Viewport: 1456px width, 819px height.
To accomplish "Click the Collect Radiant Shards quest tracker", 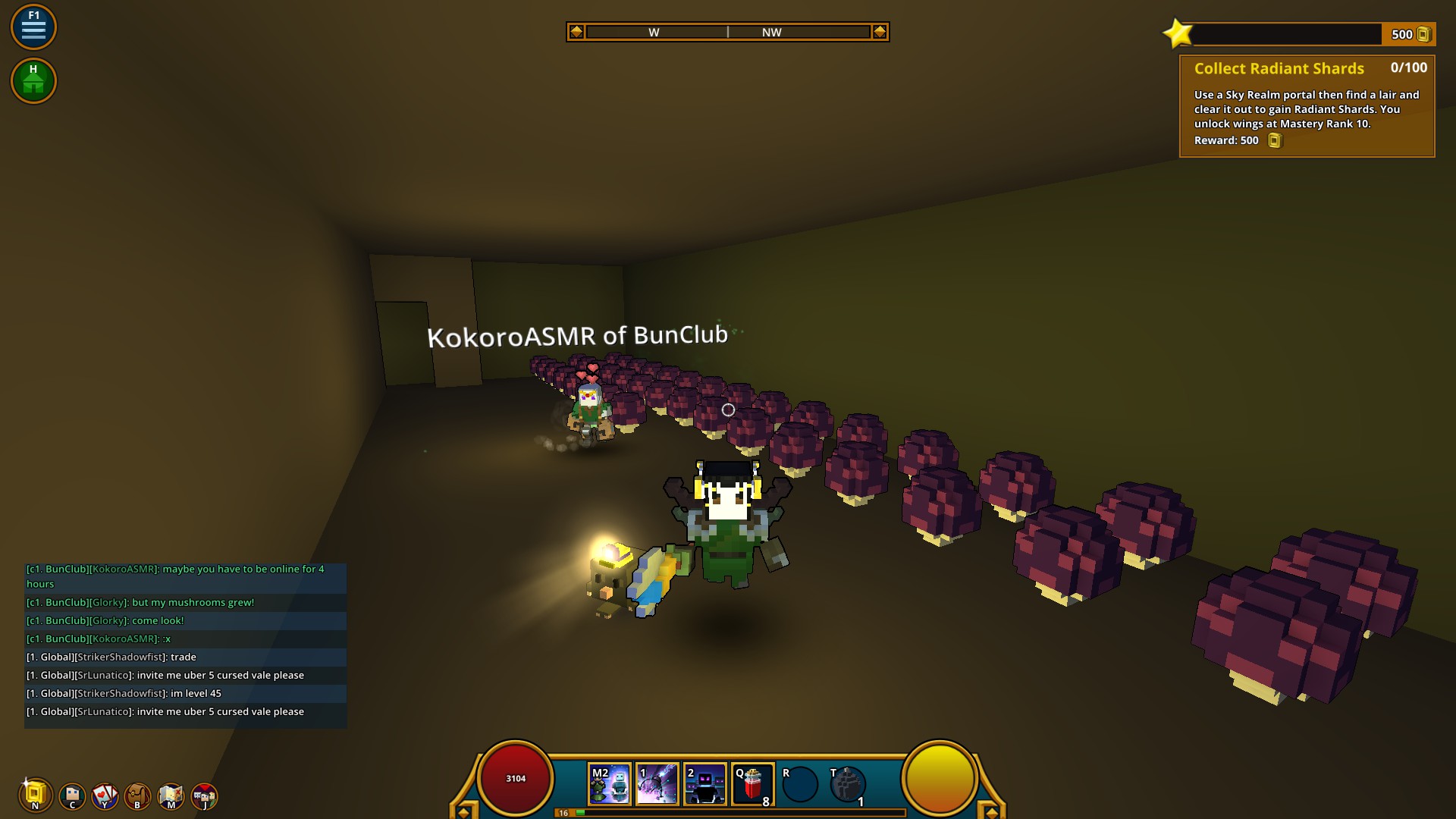I will click(1307, 106).
